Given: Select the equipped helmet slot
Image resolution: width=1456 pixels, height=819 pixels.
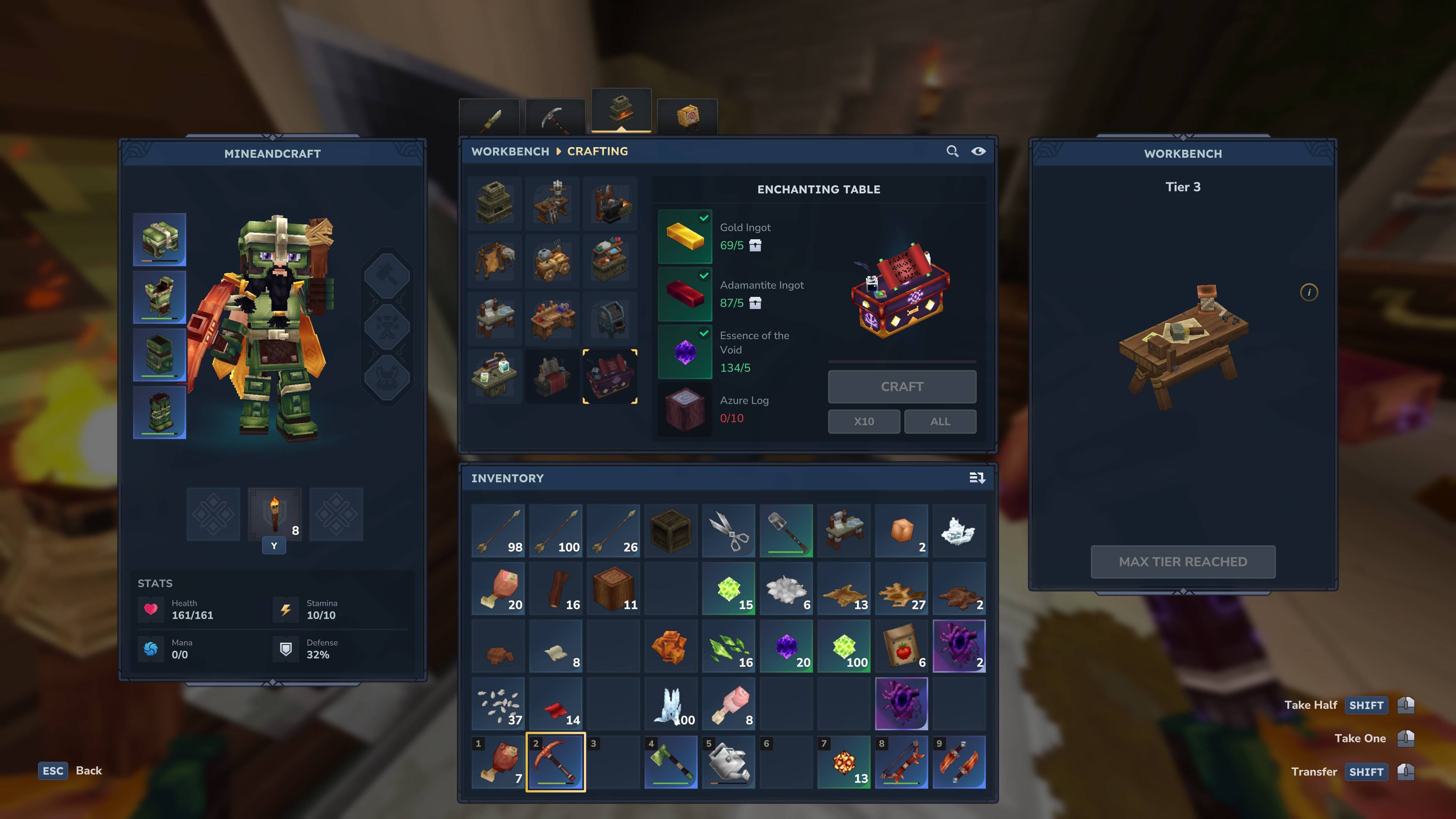Looking at the screenshot, I should pos(159,240).
